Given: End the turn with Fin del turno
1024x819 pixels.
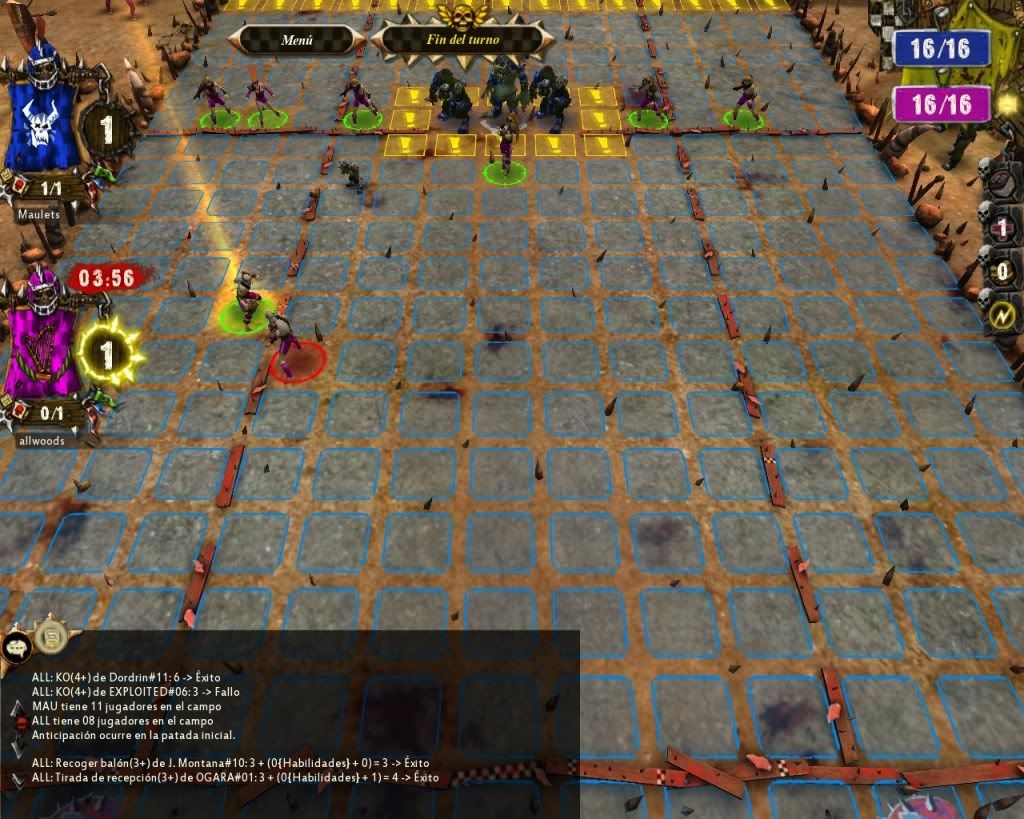Looking at the screenshot, I should pos(462,40).
